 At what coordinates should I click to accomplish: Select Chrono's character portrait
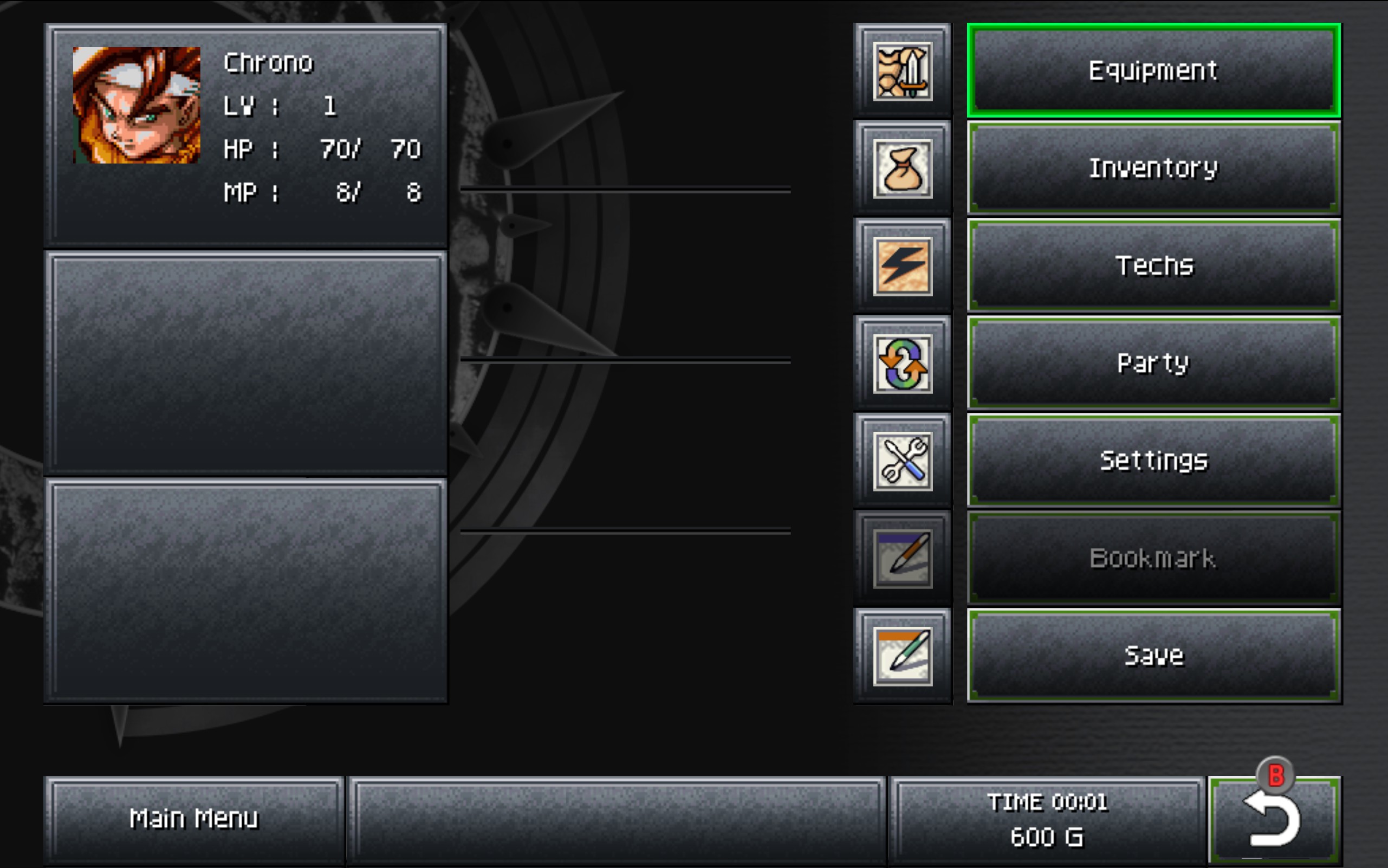133,106
